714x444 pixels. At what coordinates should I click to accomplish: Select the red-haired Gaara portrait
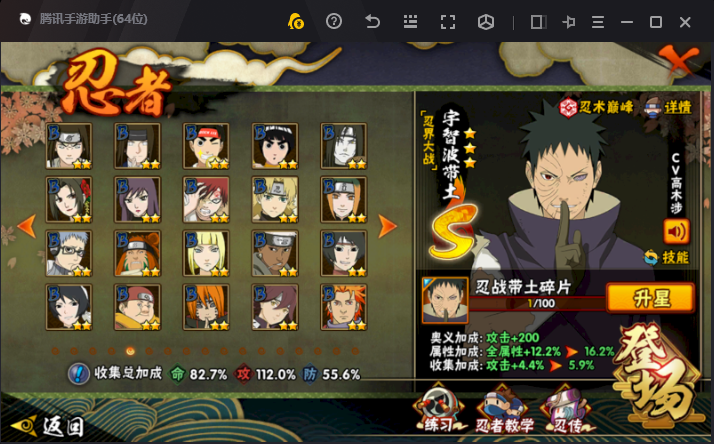click(x=204, y=199)
